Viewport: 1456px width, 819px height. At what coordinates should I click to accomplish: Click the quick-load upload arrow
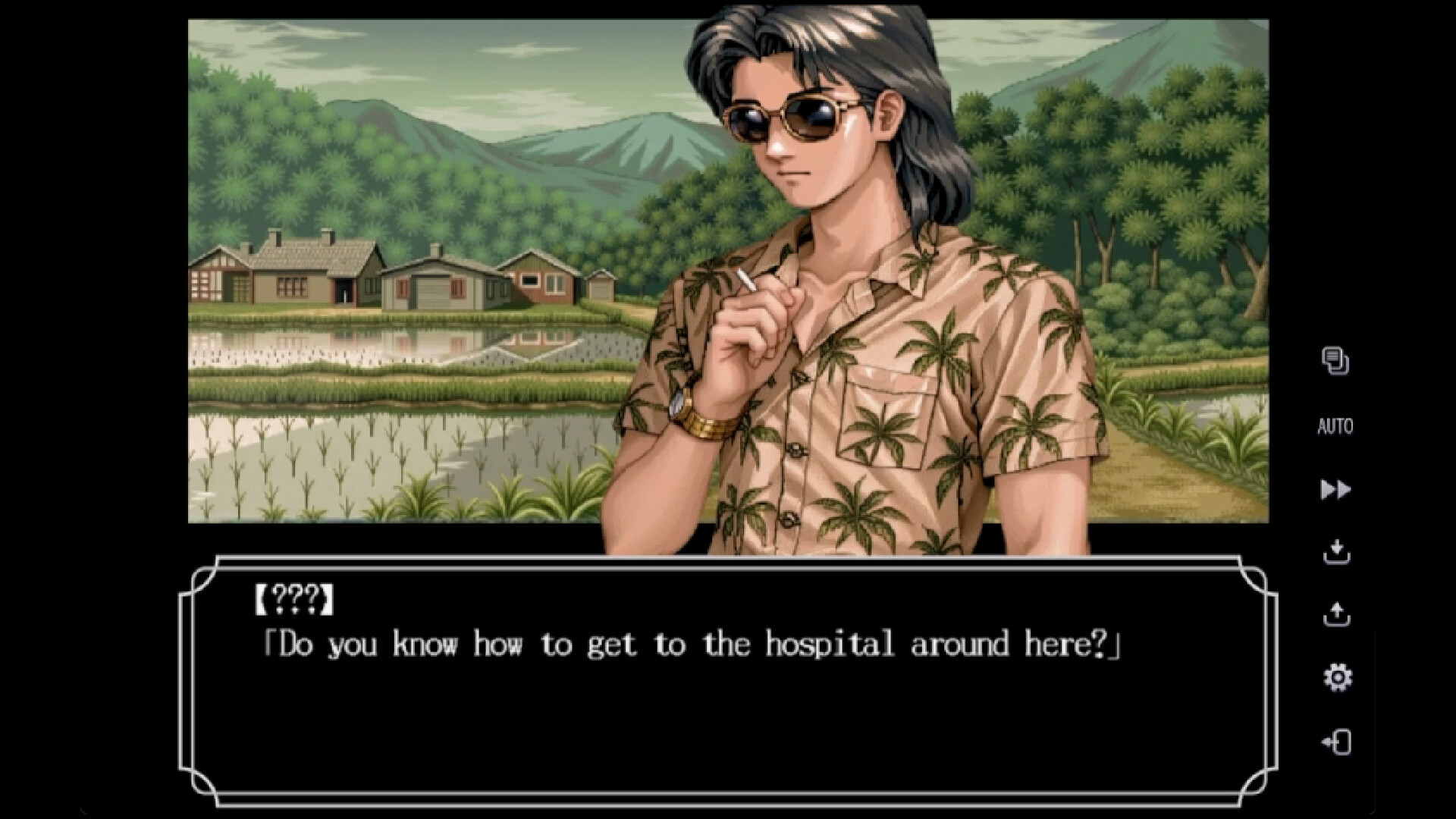pos(1335,613)
